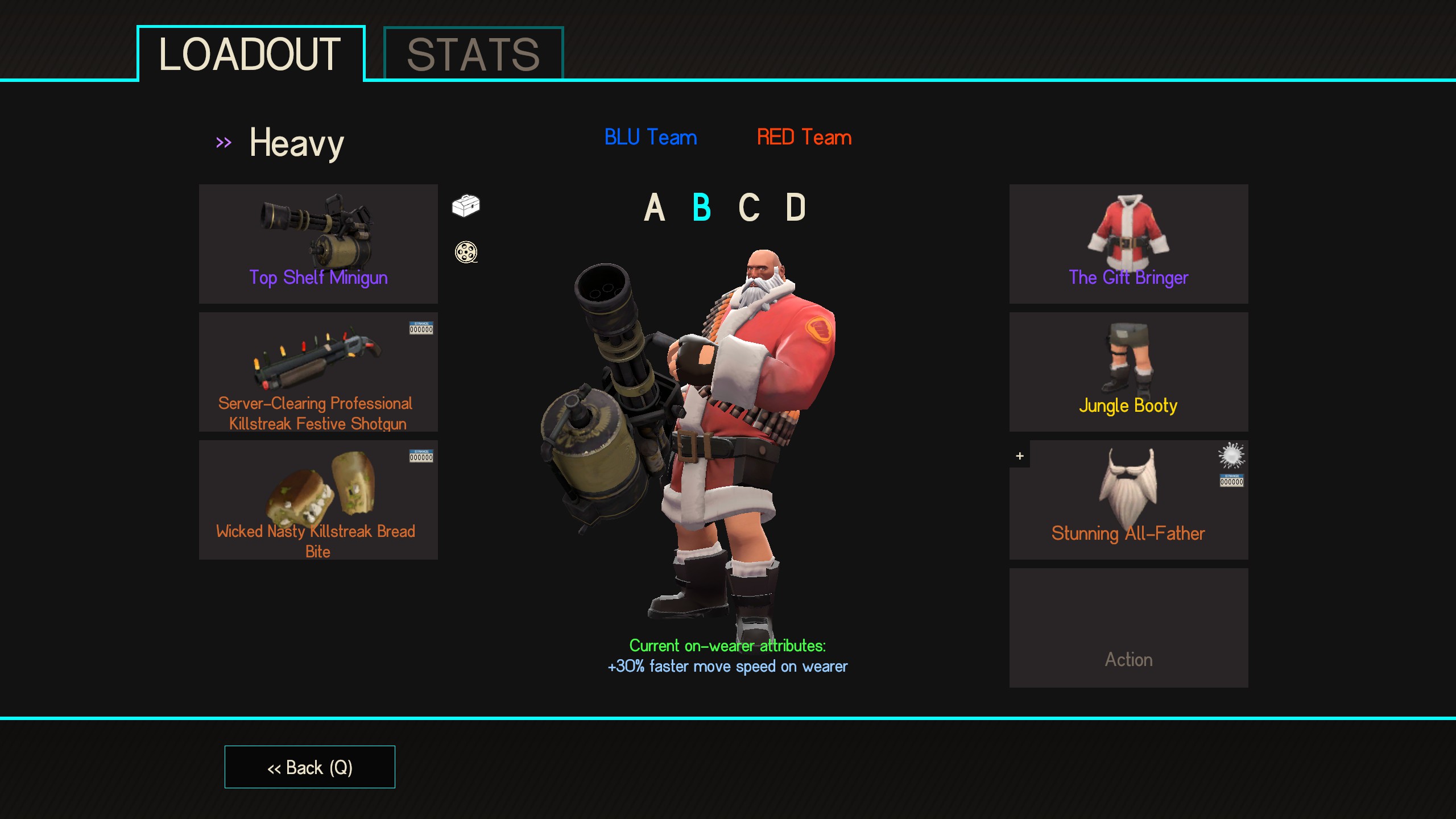The width and height of the screenshot is (1456, 819).
Task: Preview the BLU Team colors
Action: (651, 137)
